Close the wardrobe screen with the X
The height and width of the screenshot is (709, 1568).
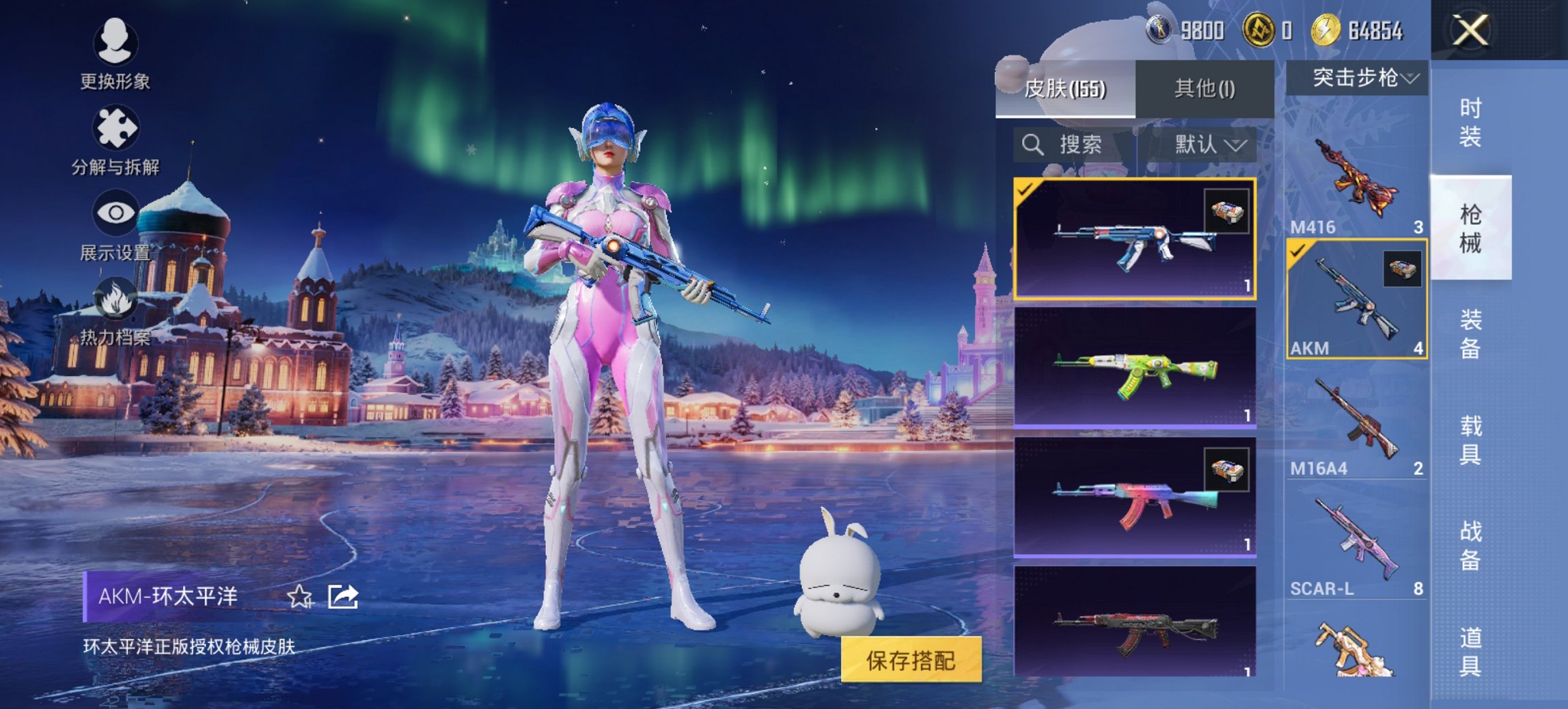(x=1470, y=31)
